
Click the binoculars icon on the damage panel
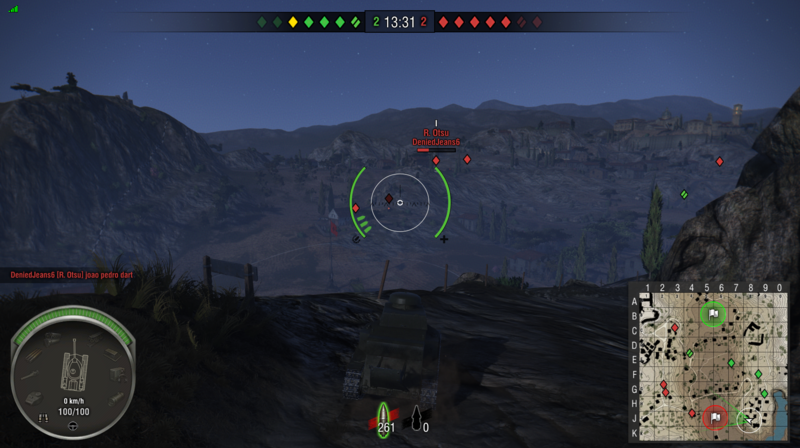pyautogui.click(x=43, y=416)
